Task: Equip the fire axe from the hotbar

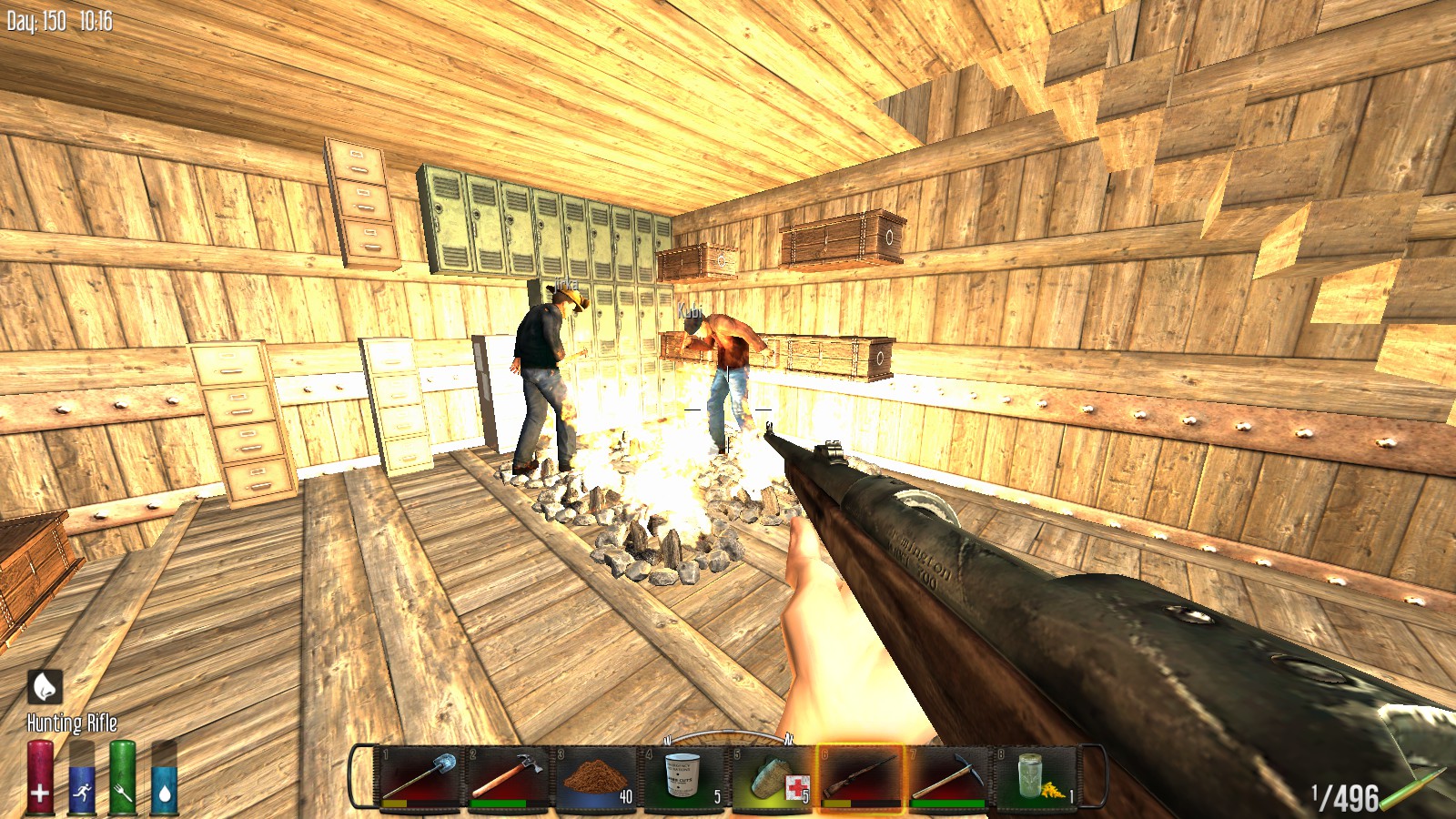Action: point(508,776)
